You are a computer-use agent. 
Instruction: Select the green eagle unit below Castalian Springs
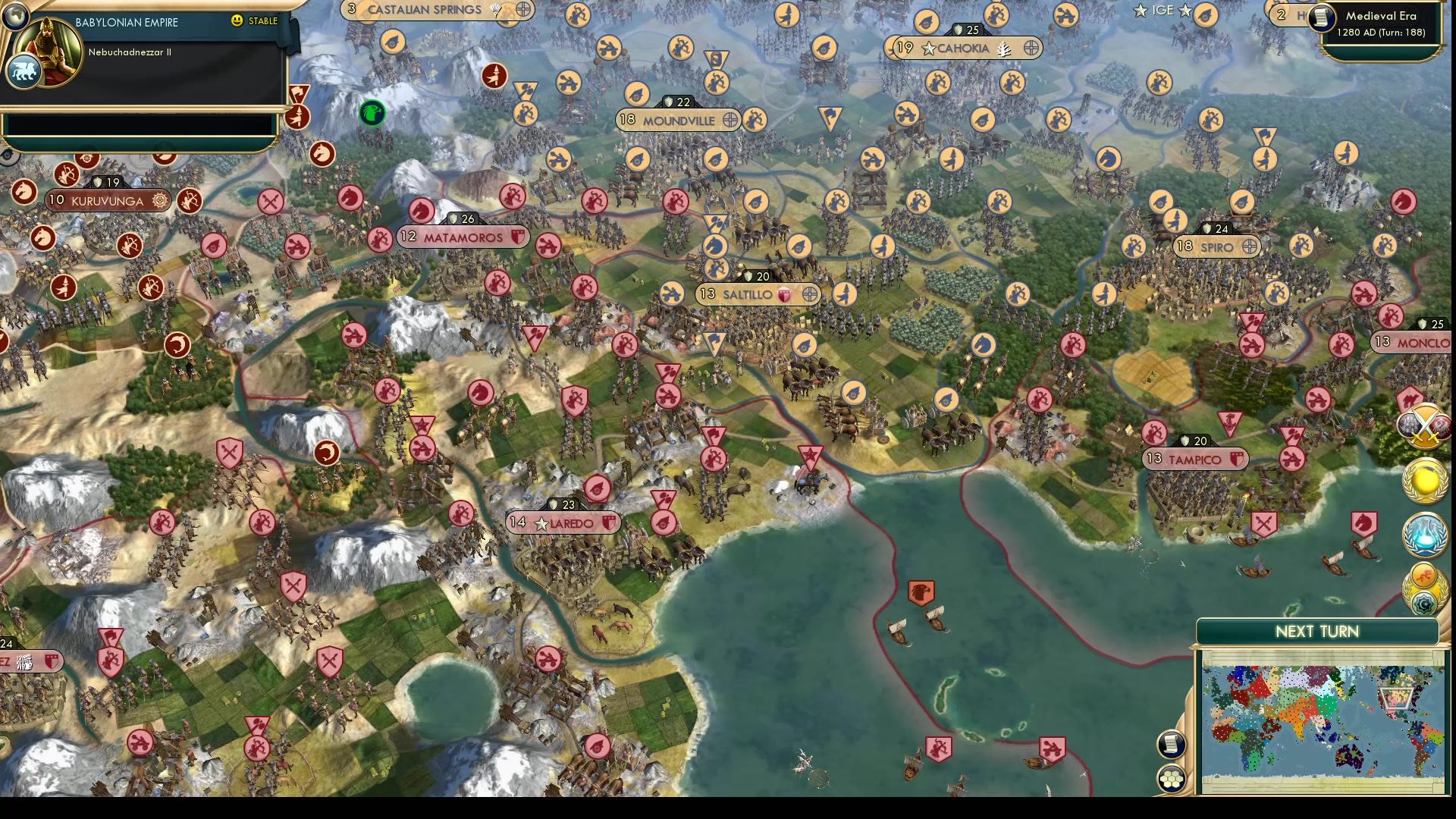click(x=371, y=112)
